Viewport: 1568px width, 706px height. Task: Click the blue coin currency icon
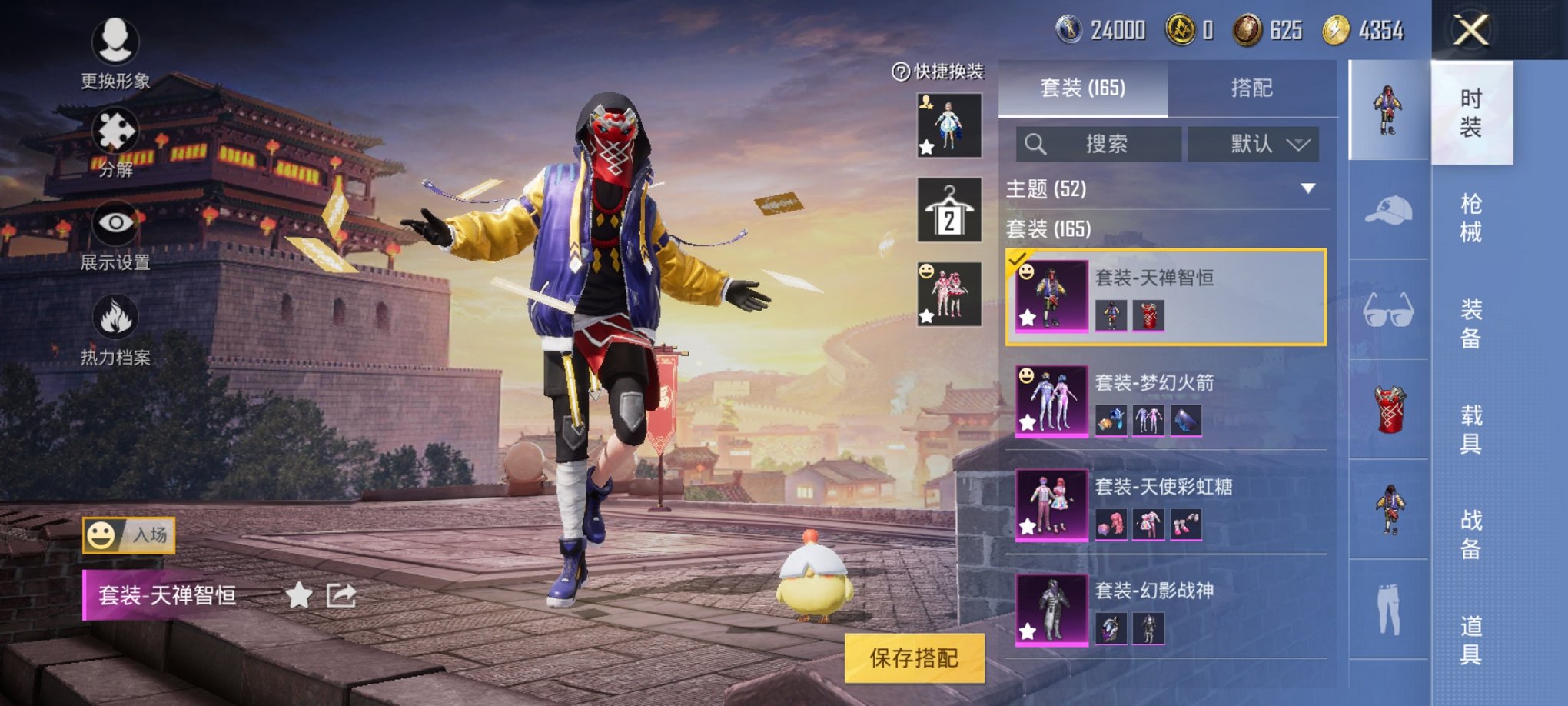(1068, 29)
